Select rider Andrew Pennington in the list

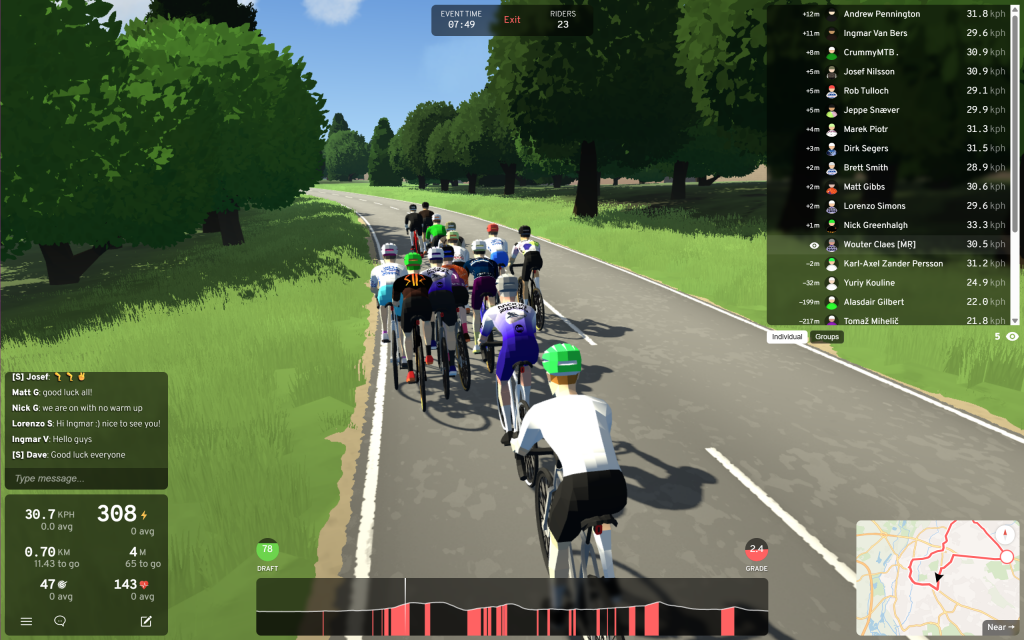click(882, 14)
